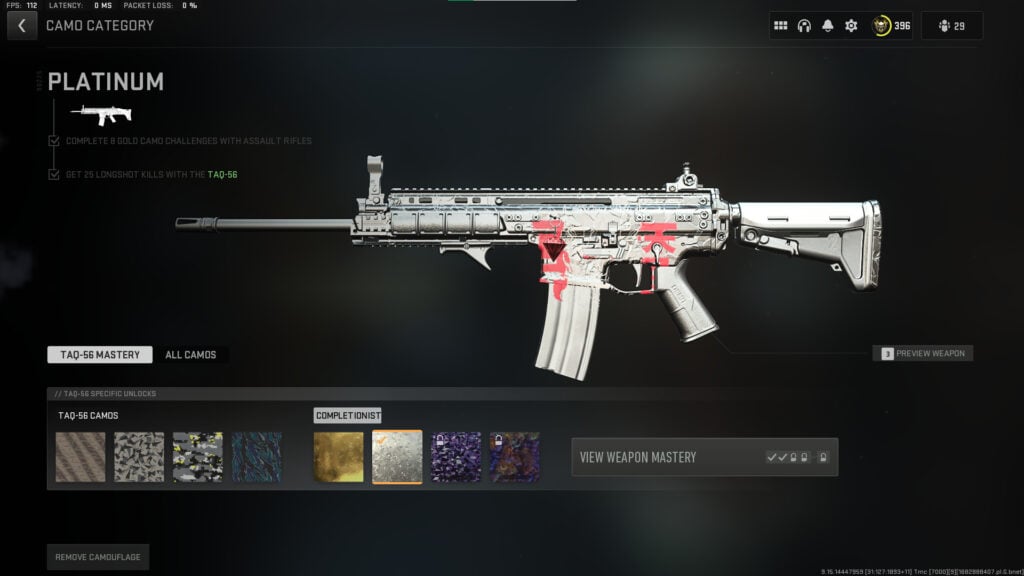Apply the gray and yellow digital camo
Image resolution: width=1024 pixels, height=576 pixels.
(x=197, y=457)
